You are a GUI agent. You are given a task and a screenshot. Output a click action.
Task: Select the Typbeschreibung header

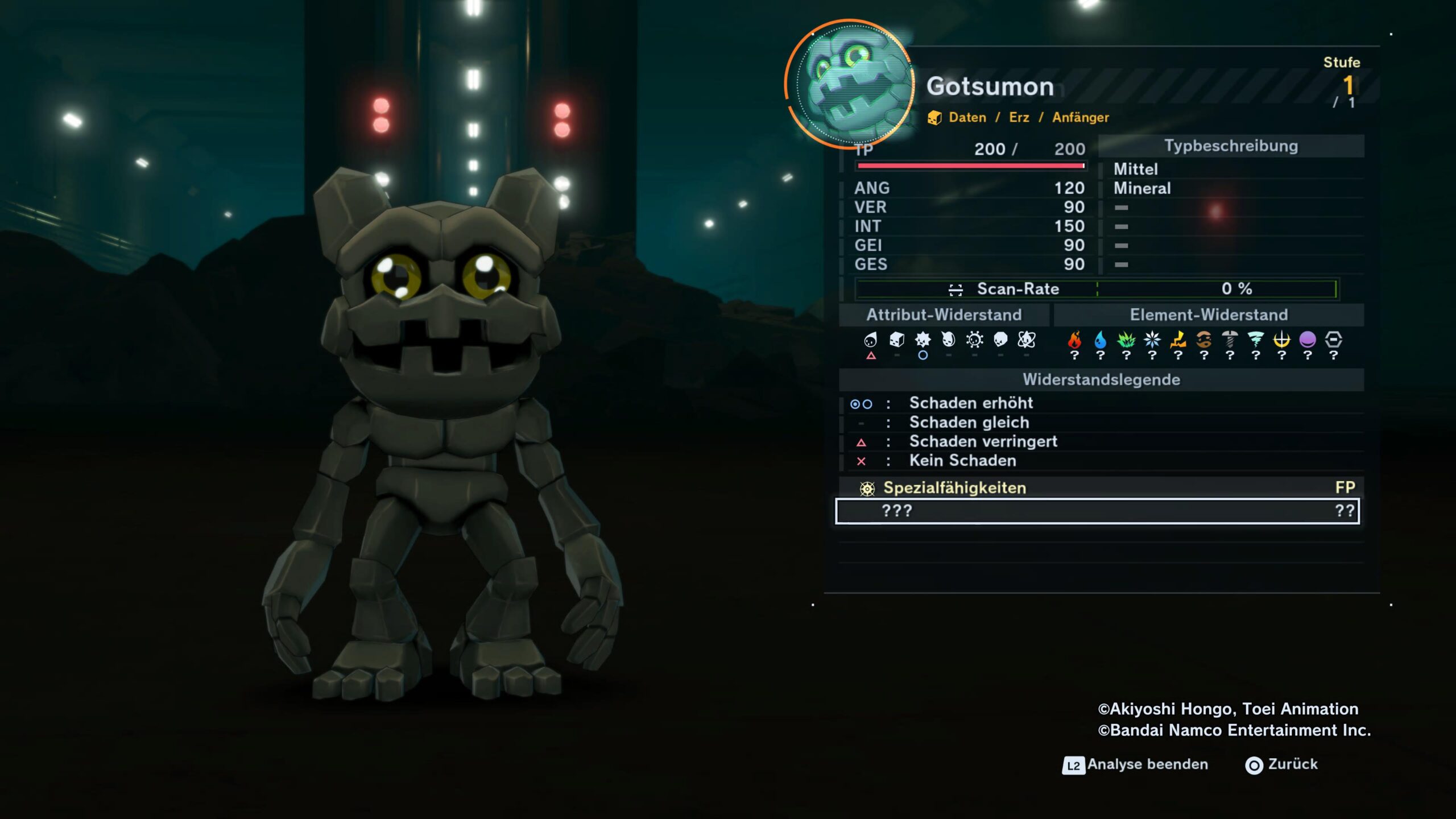[x=1231, y=146]
